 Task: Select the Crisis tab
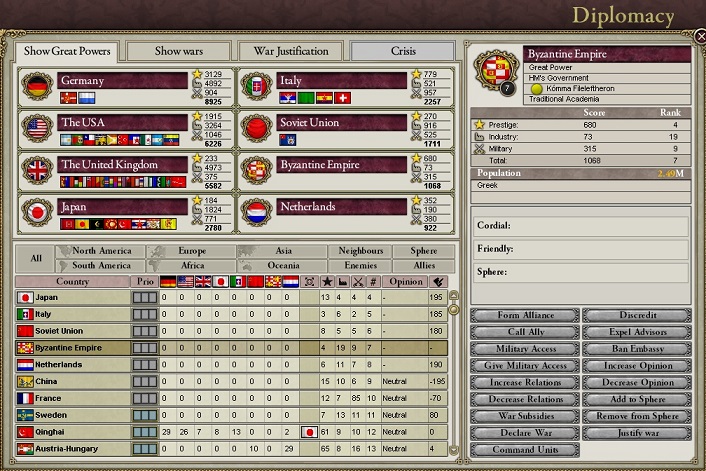click(403, 50)
